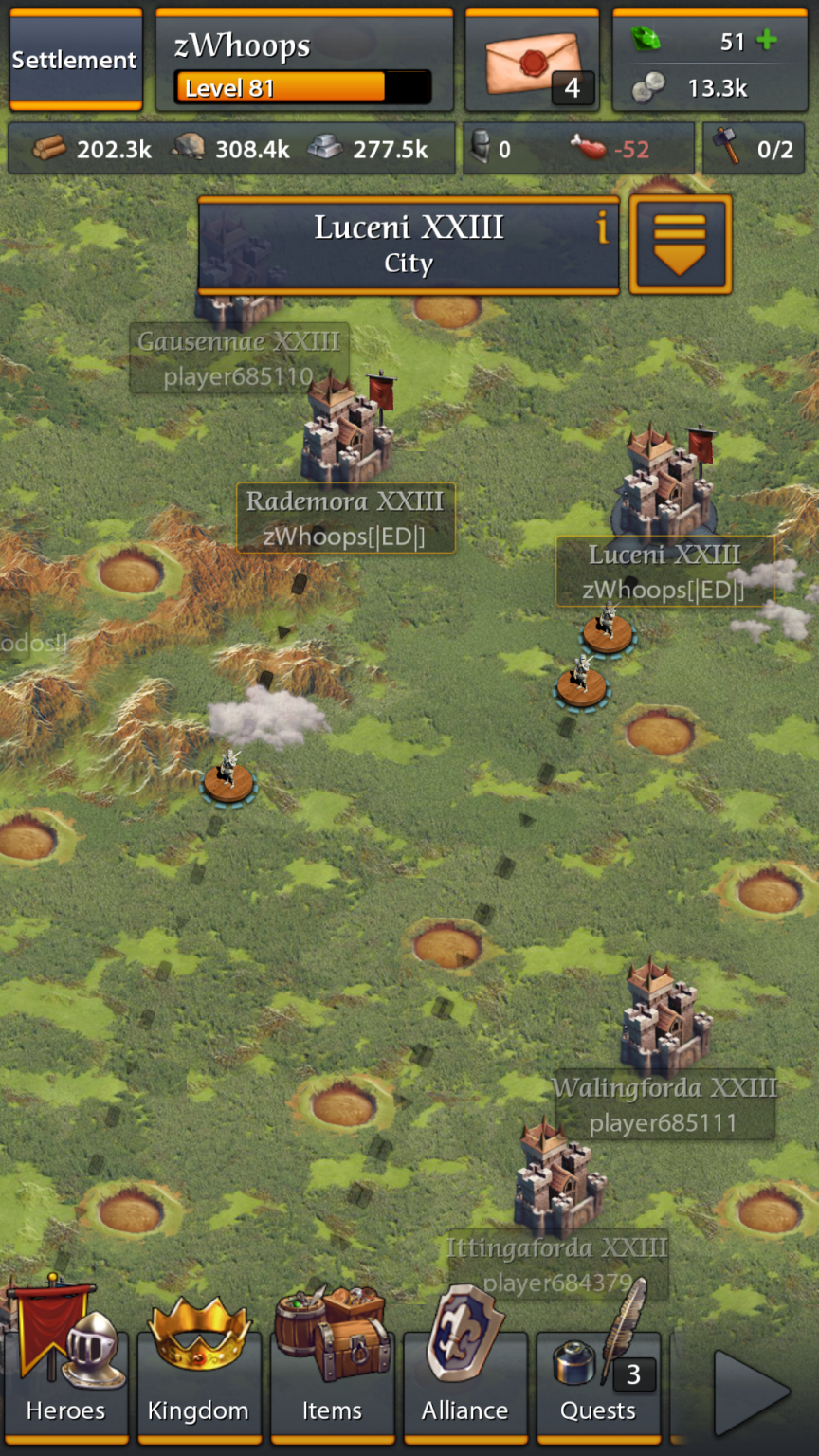
Task: Select the Walingforda XXIII city label
Action: click(664, 1104)
